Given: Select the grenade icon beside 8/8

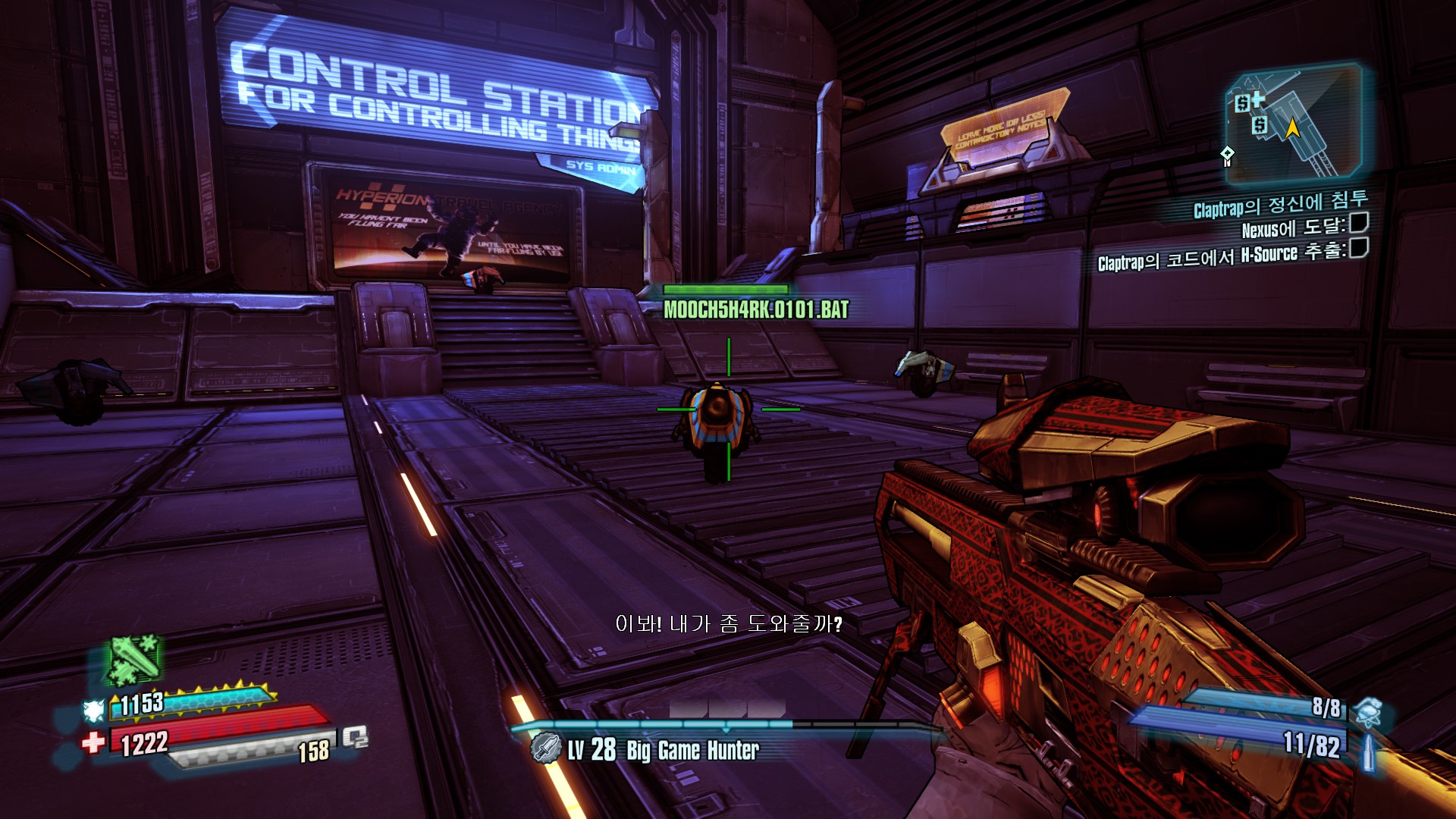Looking at the screenshot, I should pyautogui.click(x=1367, y=711).
